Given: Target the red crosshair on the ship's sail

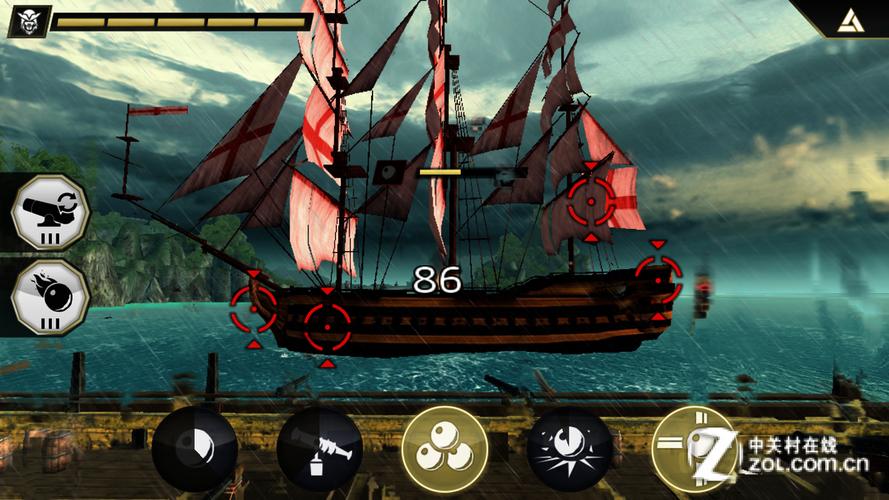Looking at the screenshot, I should (x=591, y=203).
